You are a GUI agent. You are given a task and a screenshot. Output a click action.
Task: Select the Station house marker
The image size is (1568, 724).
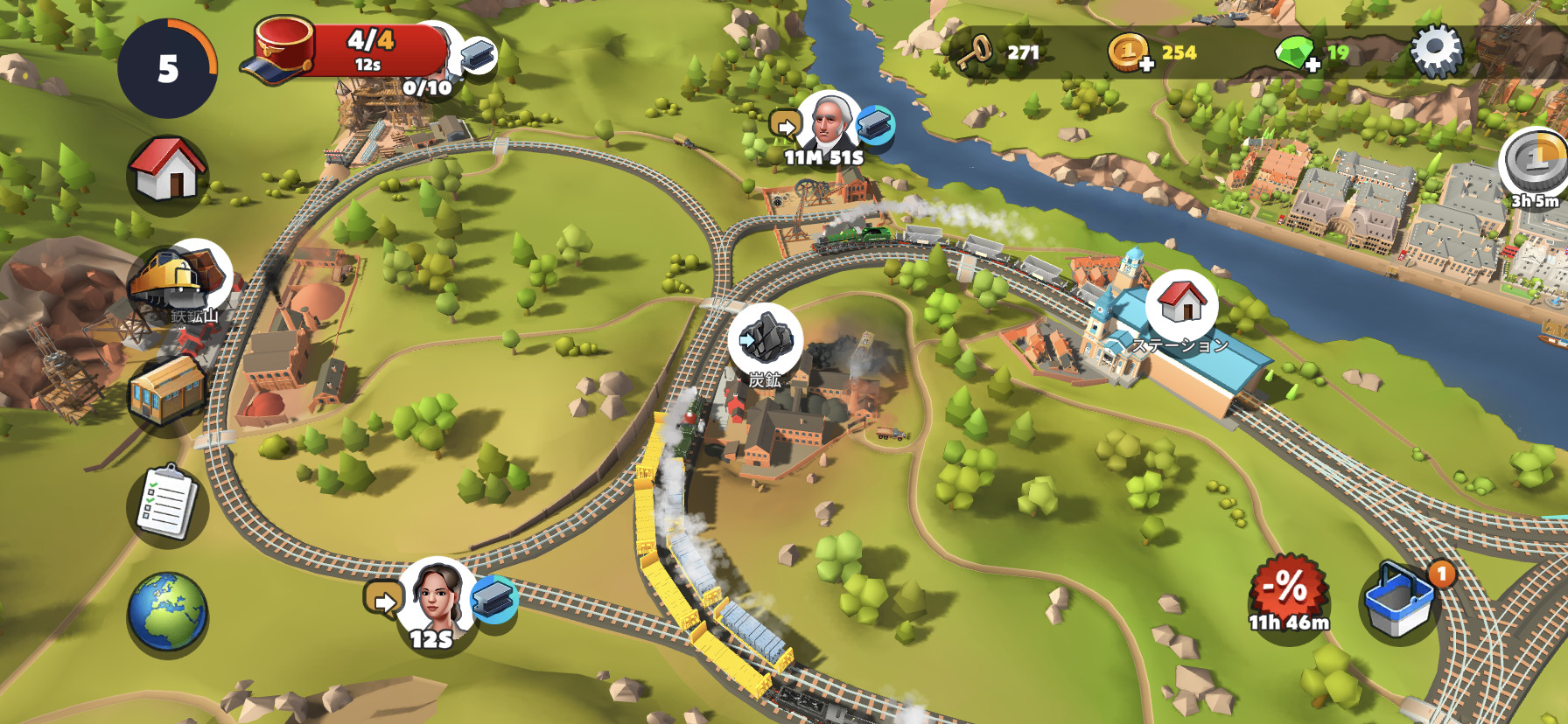1182,302
